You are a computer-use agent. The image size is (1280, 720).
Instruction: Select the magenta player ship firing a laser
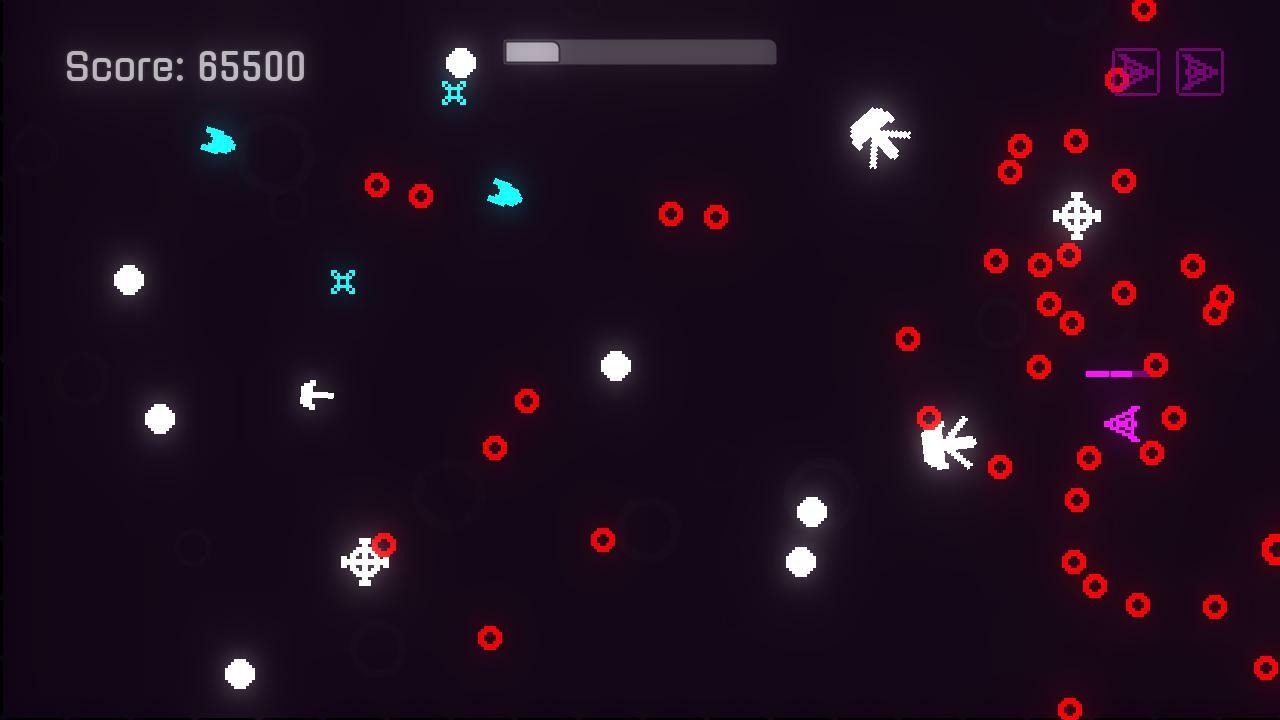(x=1122, y=422)
